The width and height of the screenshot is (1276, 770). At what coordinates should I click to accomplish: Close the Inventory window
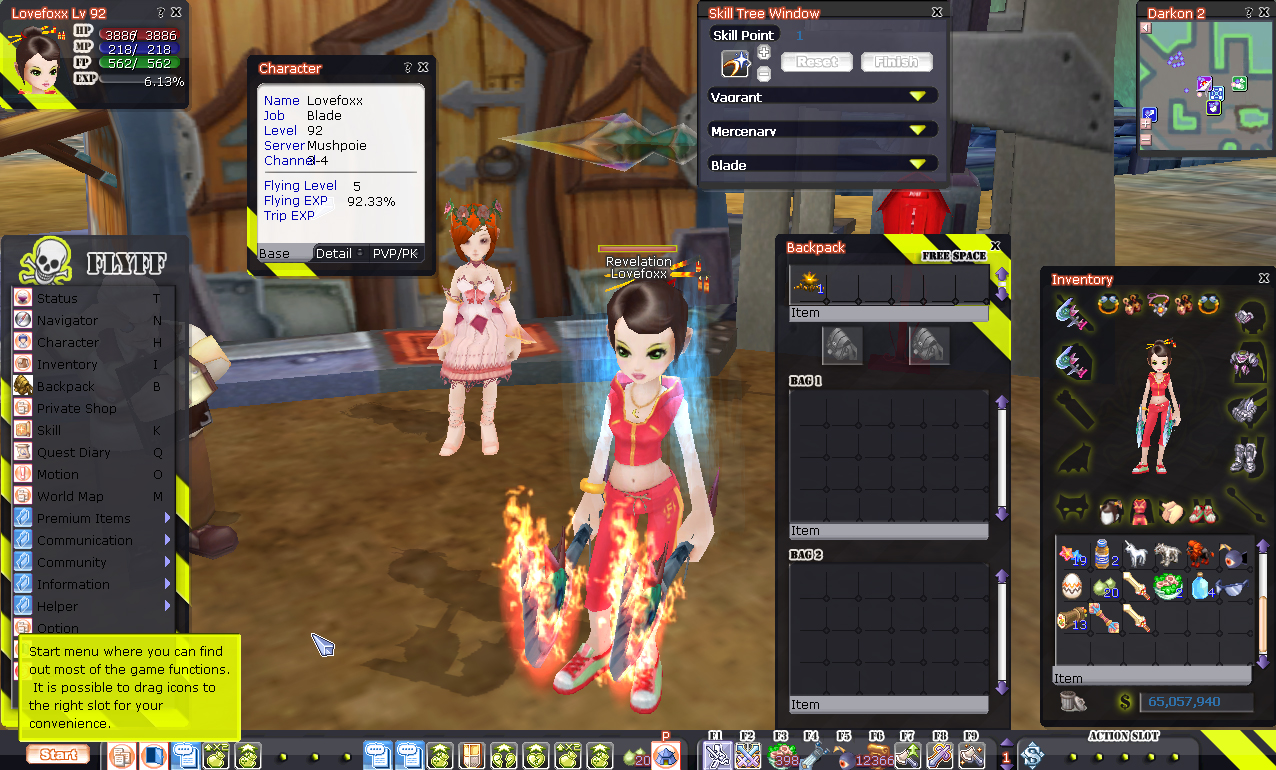click(x=1264, y=279)
